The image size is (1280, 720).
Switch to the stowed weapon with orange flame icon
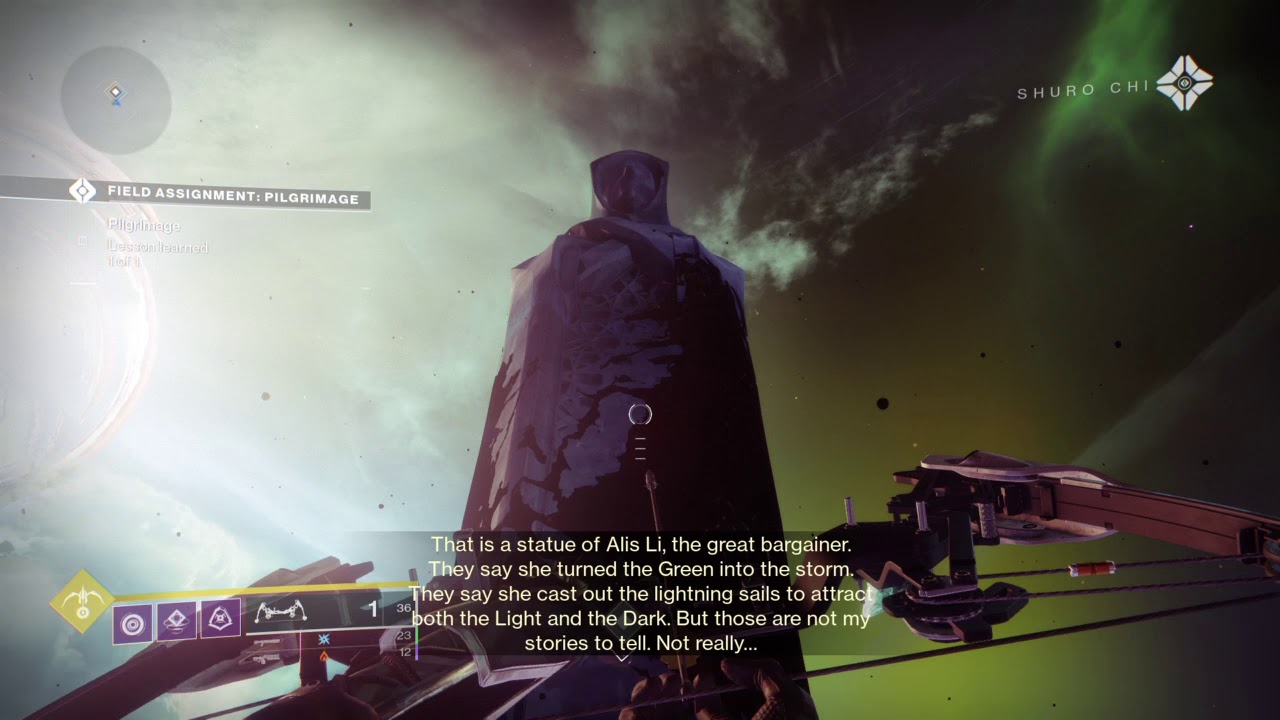coord(323,656)
